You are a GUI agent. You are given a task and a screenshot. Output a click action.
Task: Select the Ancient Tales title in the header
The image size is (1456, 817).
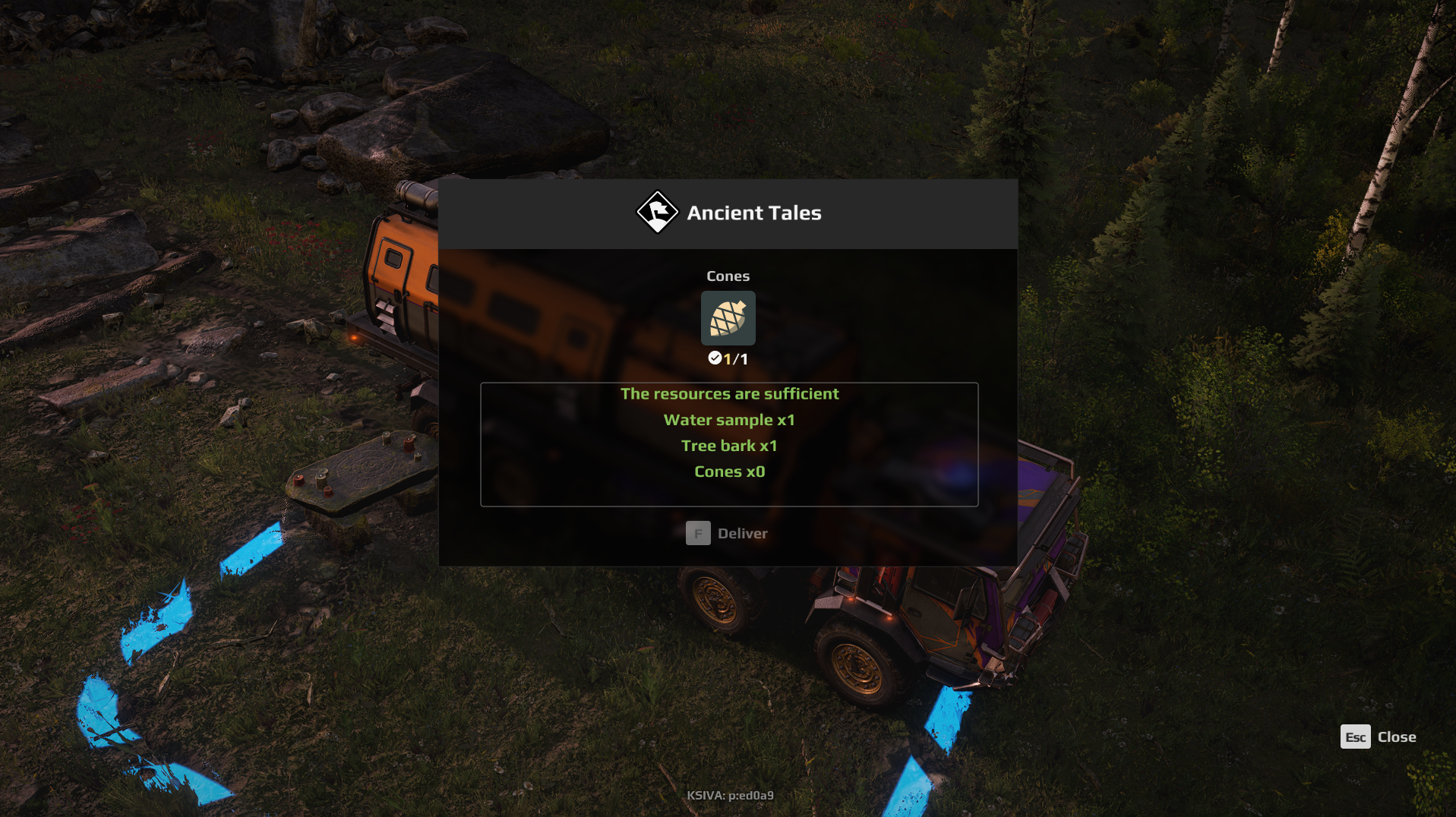755,213
